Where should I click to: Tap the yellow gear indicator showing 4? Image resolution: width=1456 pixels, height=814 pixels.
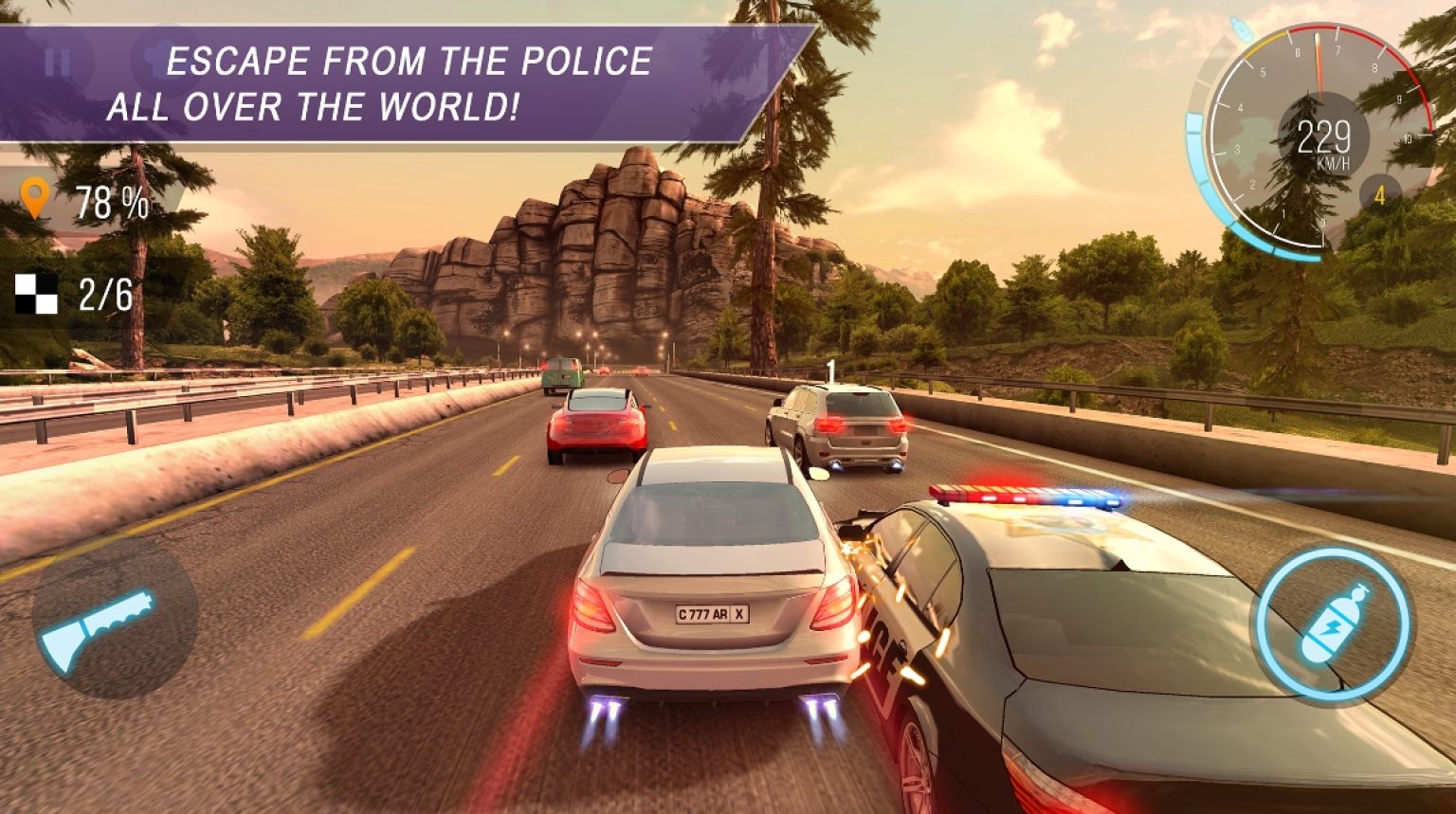[1379, 194]
